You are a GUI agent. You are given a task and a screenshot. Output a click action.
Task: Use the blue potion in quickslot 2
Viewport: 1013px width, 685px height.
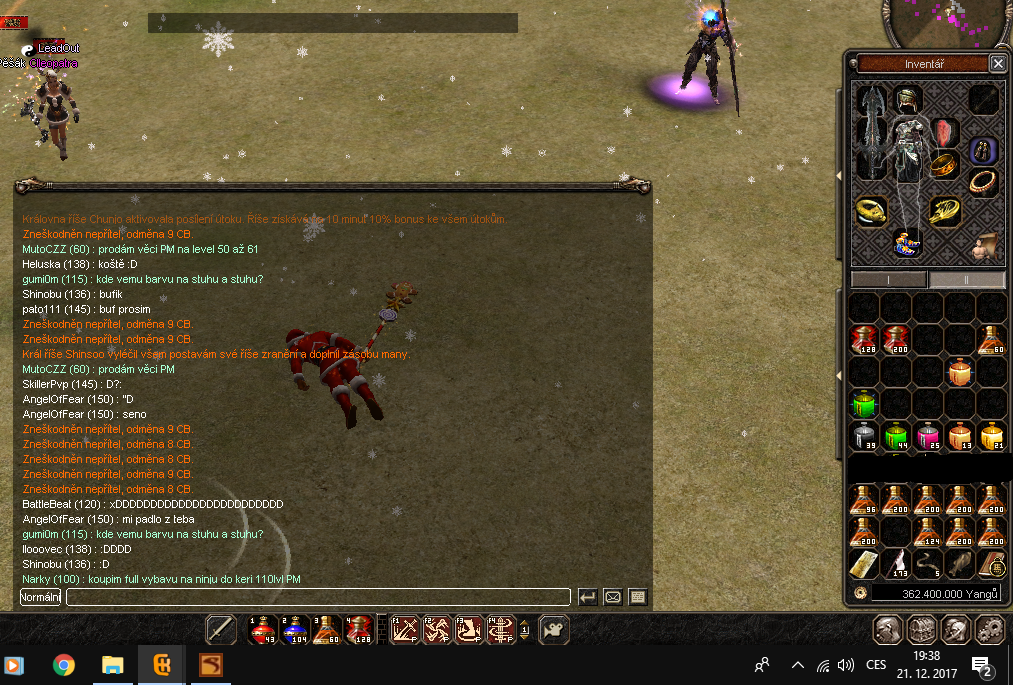(294, 629)
